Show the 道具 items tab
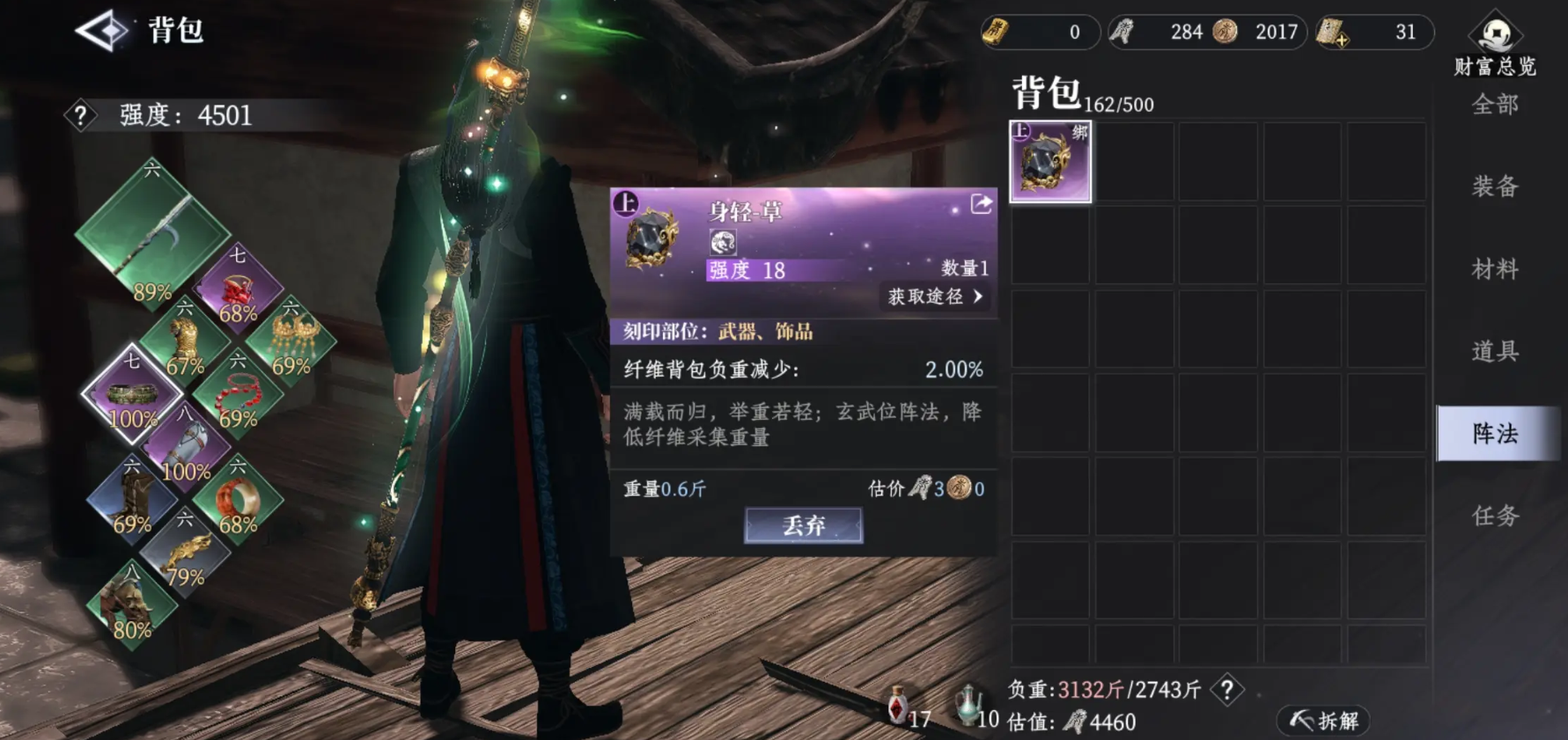The image size is (1568, 740). [1494, 351]
